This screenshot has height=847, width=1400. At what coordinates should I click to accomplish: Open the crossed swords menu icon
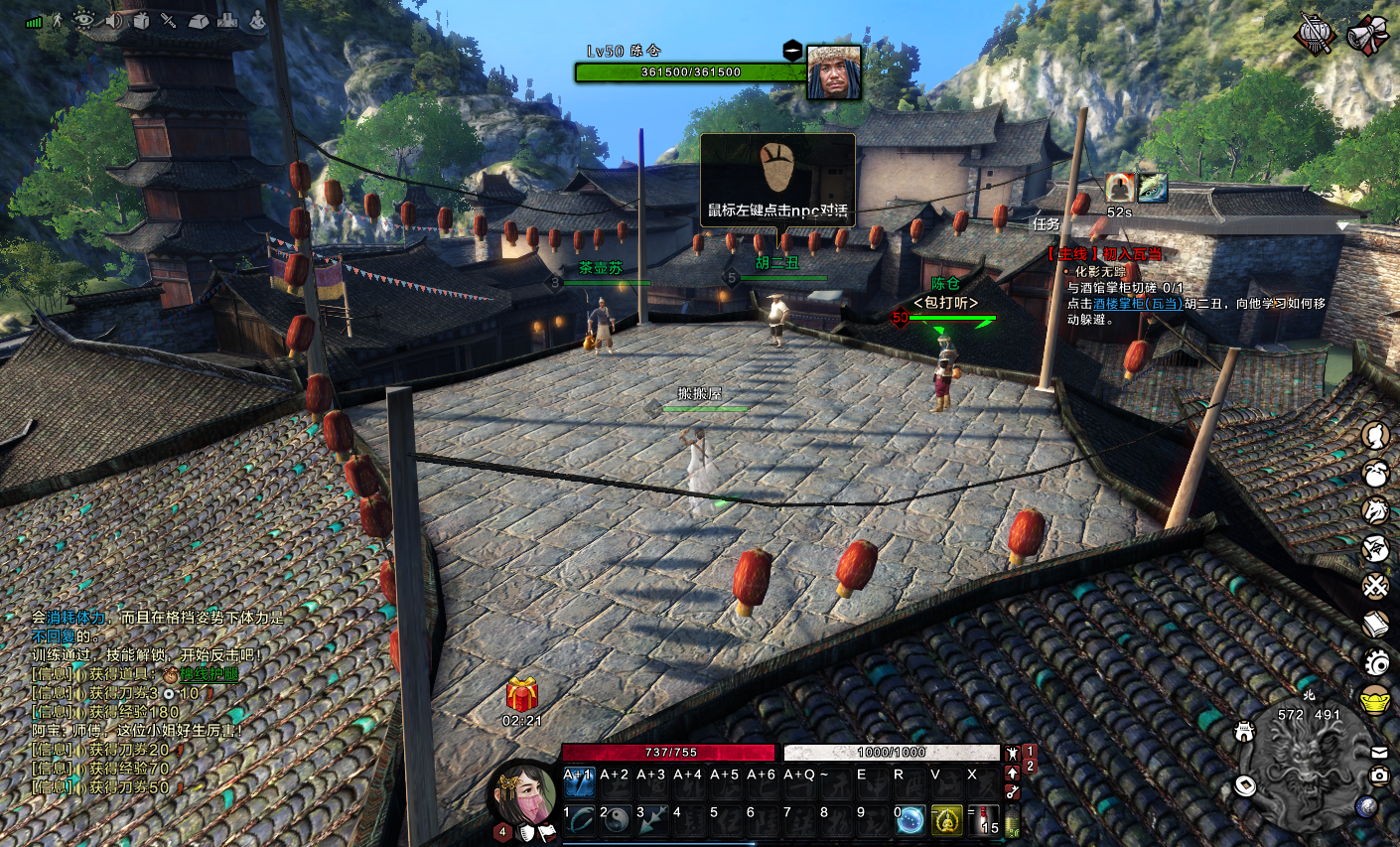[x=1375, y=586]
